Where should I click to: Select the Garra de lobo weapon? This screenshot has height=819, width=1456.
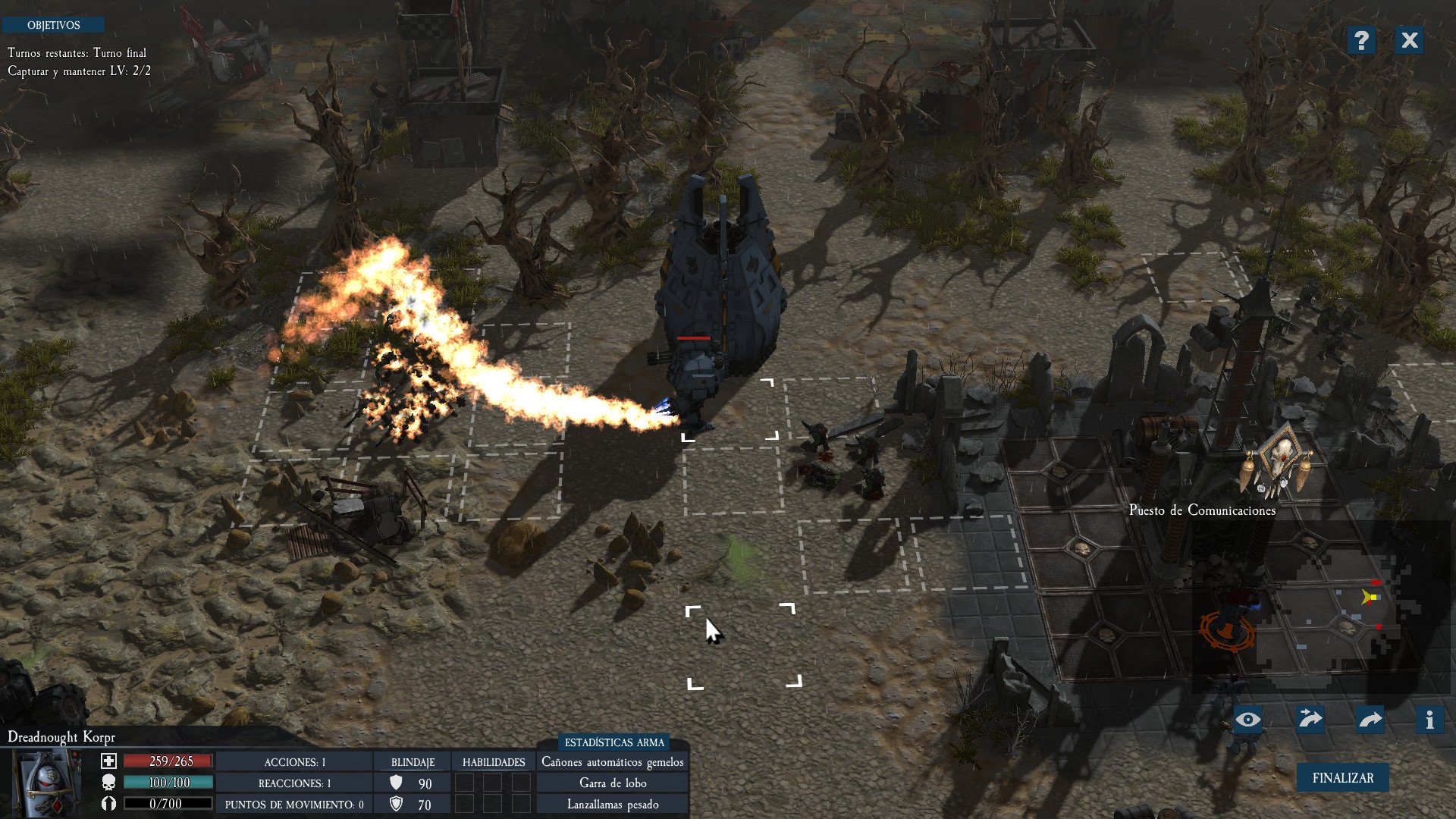[612, 783]
